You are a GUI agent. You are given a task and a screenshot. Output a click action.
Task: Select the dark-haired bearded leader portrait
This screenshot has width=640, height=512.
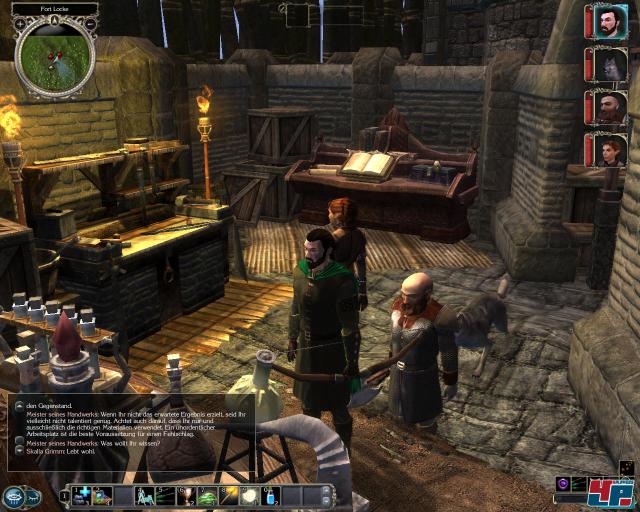(x=607, y=21)
